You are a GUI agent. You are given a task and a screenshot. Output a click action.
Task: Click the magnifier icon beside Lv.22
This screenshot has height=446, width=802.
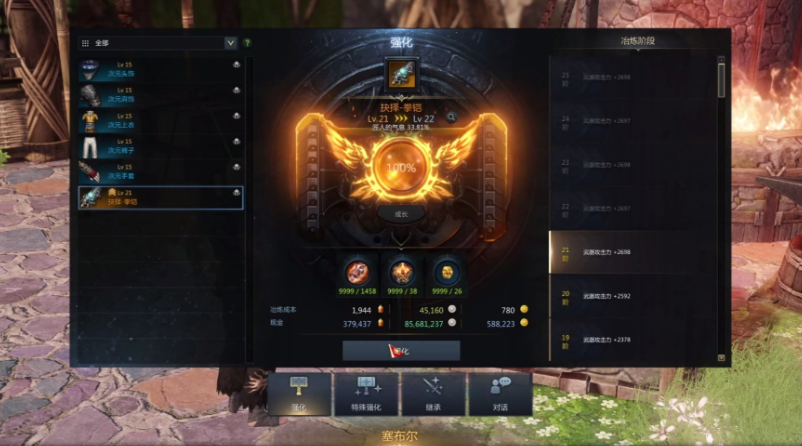click(452, 117)
